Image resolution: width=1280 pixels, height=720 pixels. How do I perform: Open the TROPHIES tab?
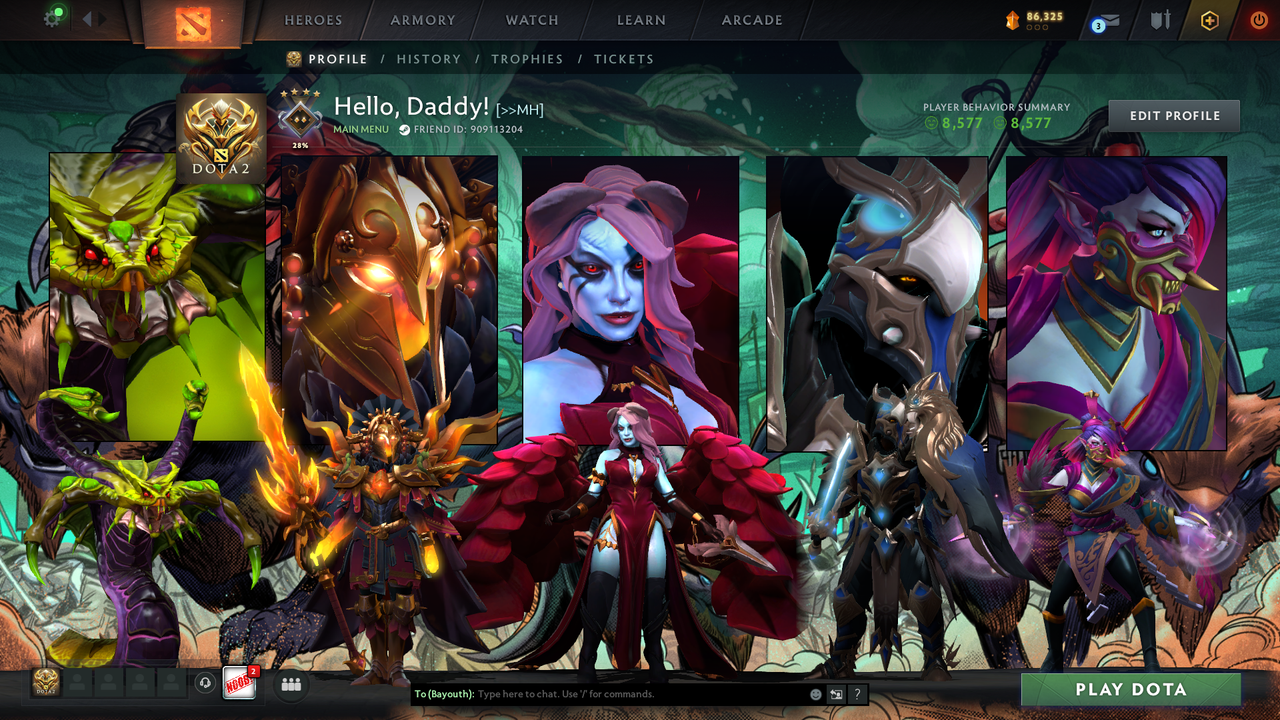point(528,59)
